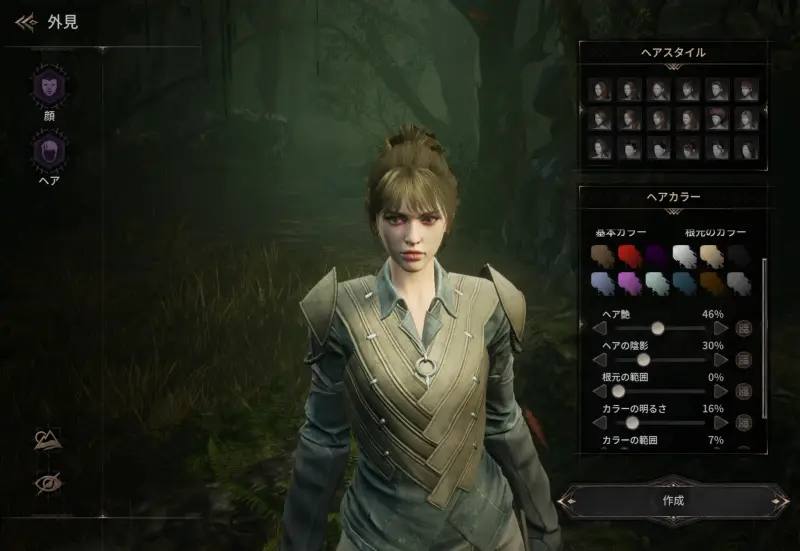
Task: Click the ヘアの陰影 slider handle
Action: [643, 359]
